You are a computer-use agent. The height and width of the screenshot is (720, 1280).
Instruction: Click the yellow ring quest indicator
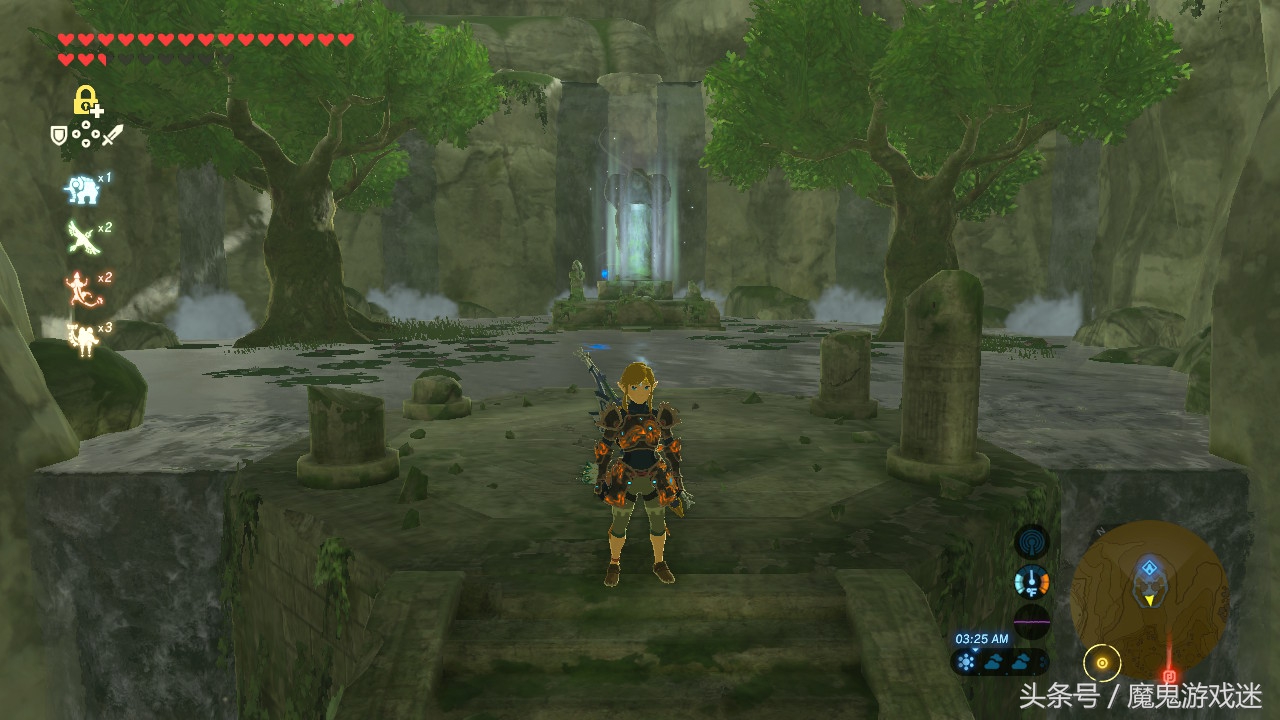click(x=1102, y=662)
